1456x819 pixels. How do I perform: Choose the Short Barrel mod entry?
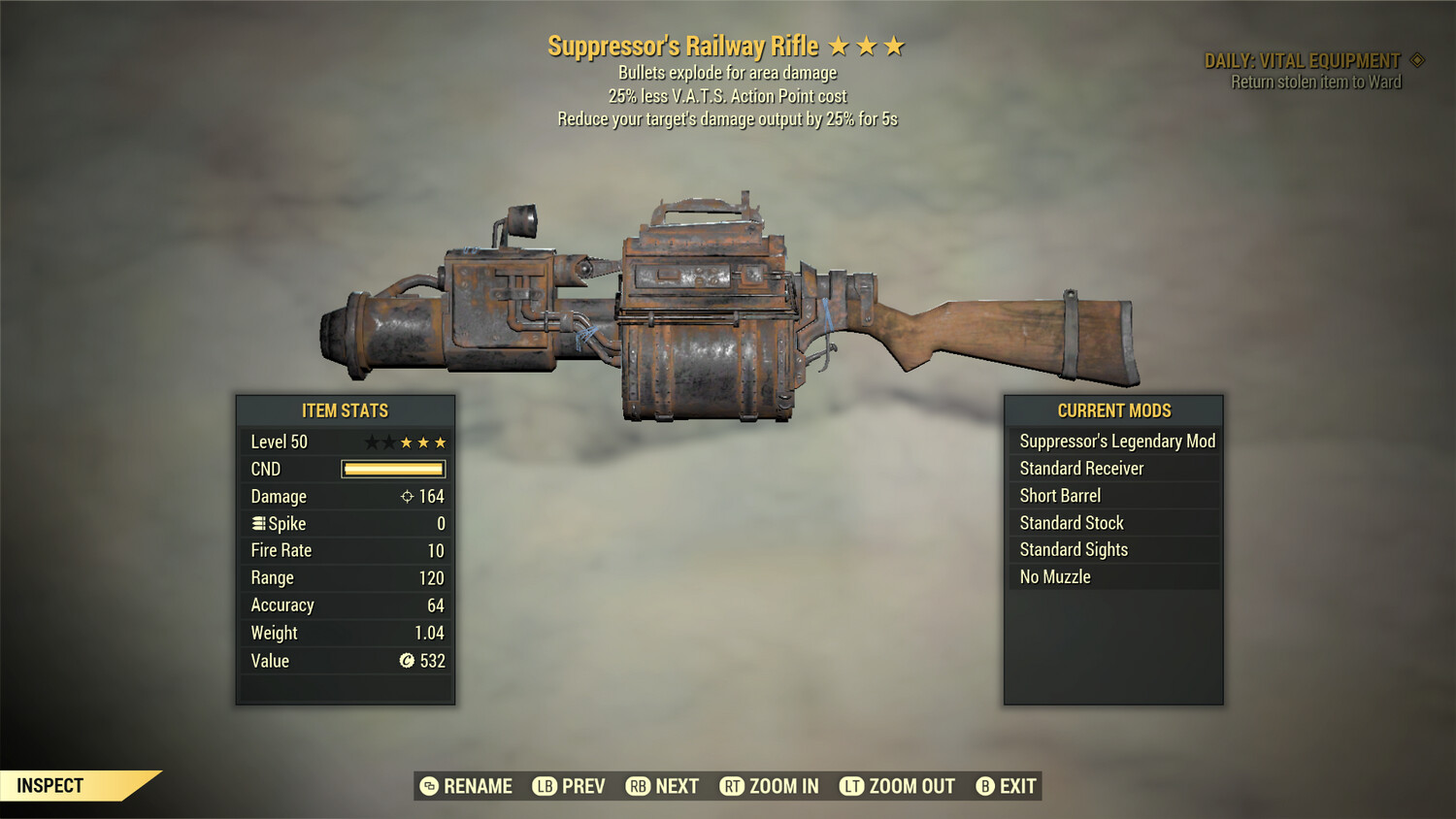[1059, 495]
